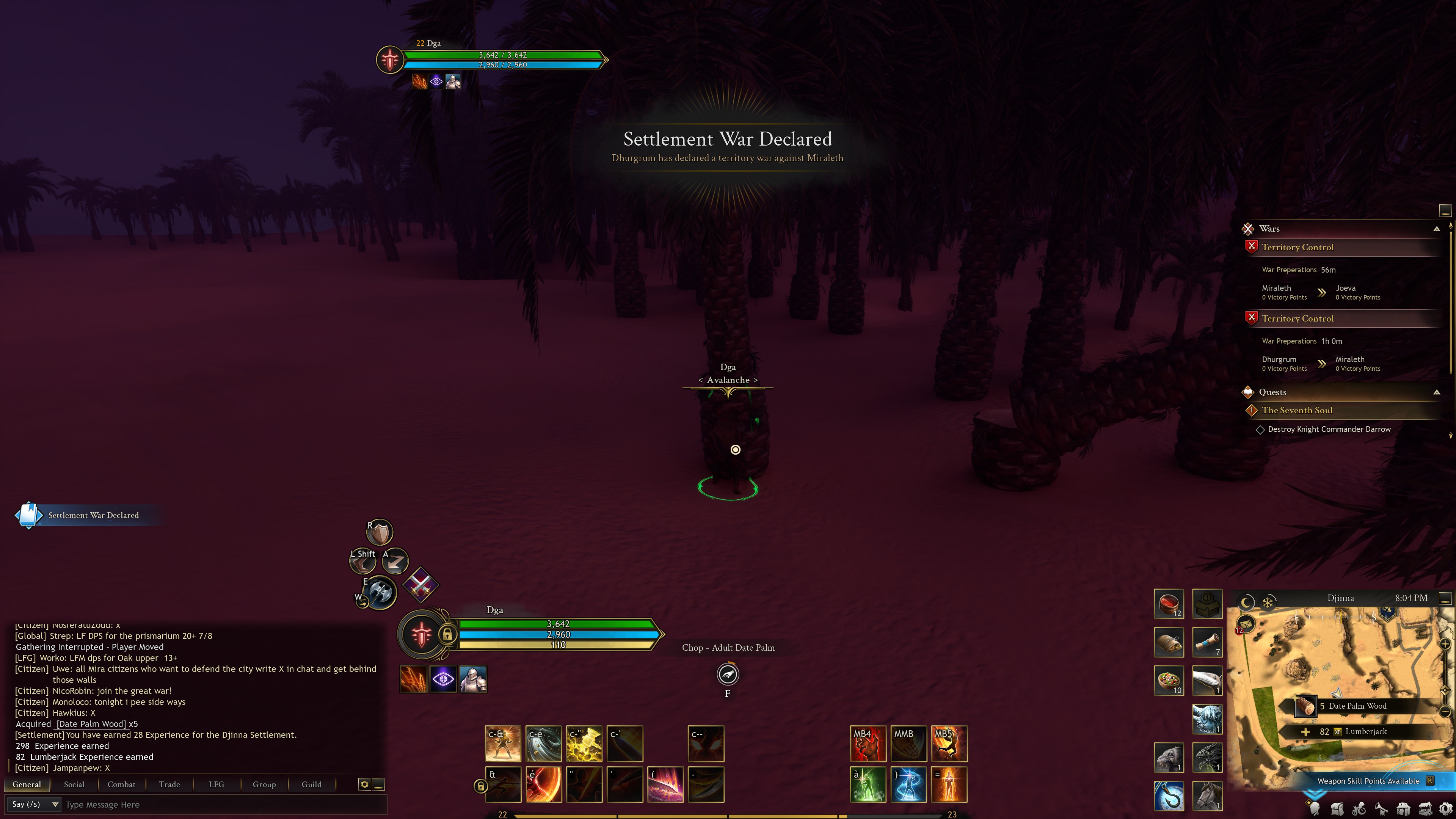Screen dimensions: 1456x819
Task: Open chat settings with the gear icon
Action: 364,784
